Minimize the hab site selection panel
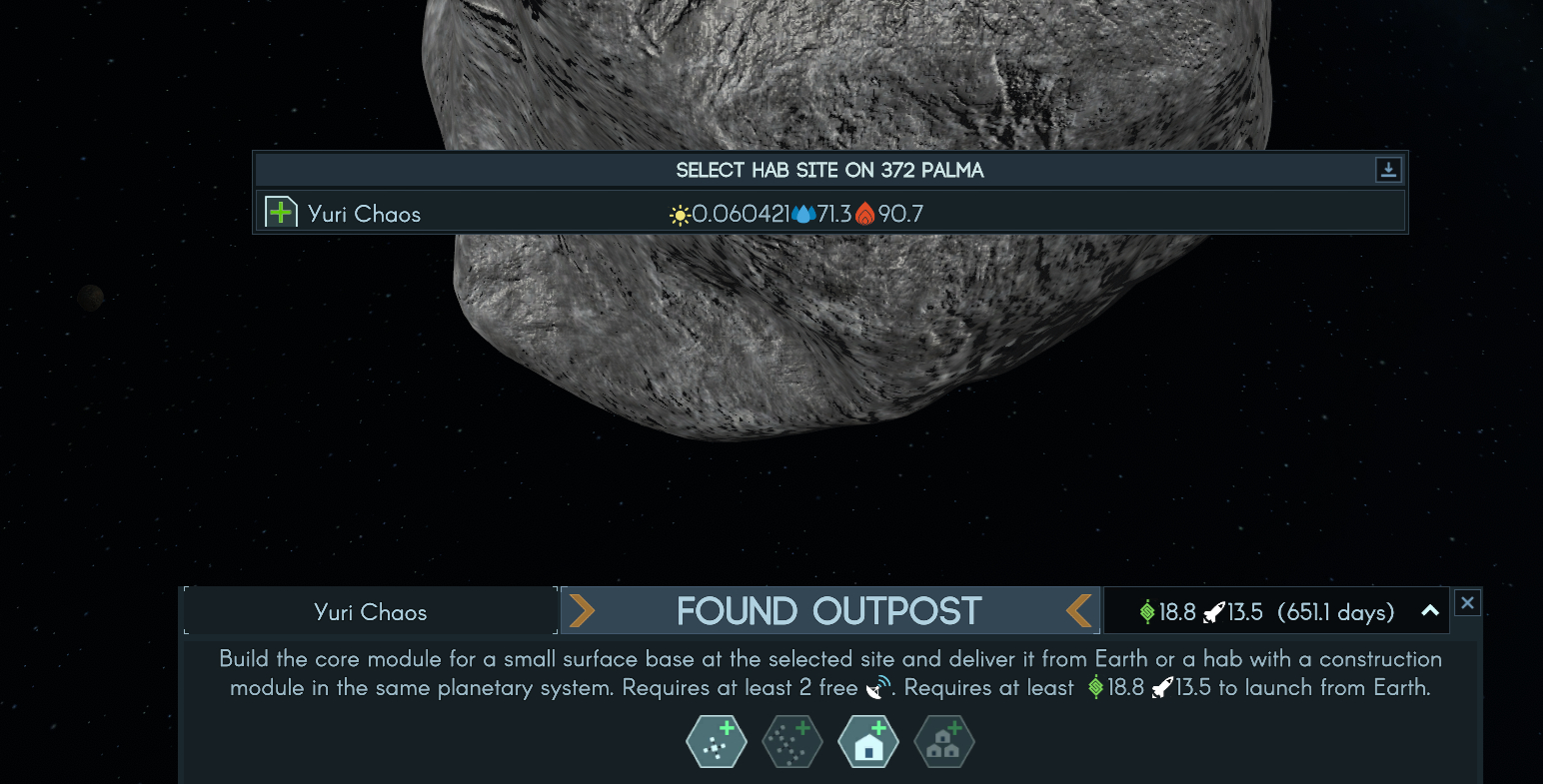 point(1388,170)
